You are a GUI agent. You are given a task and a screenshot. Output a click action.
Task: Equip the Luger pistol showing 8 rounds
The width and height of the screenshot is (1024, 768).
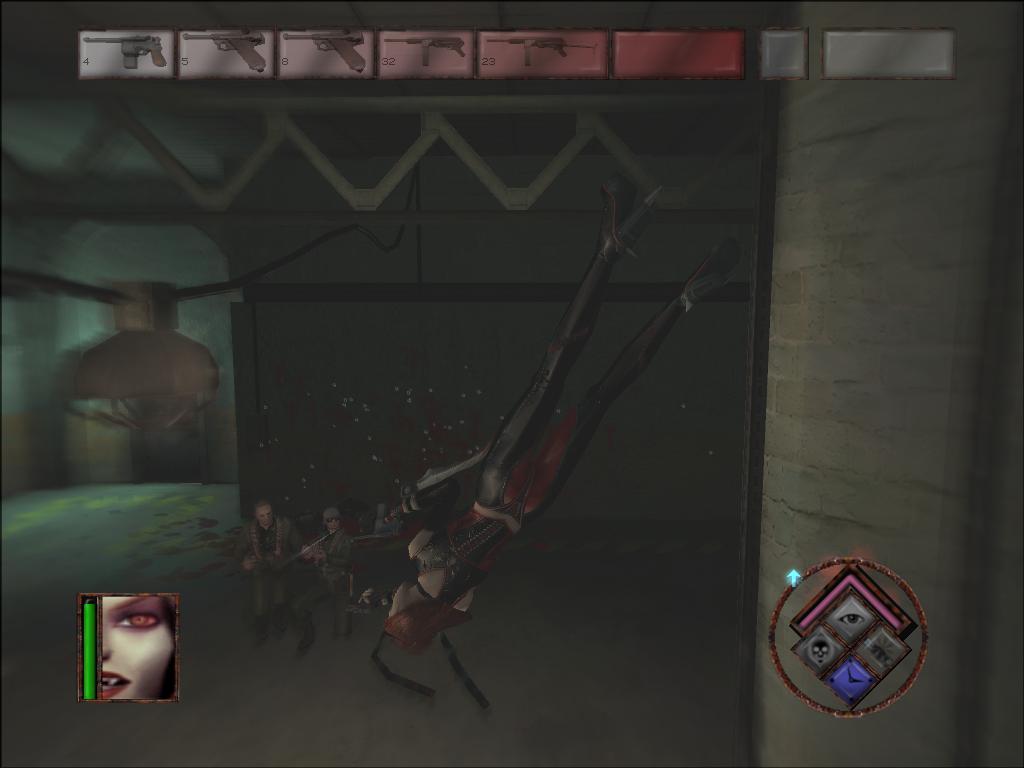(x=326, y=53)
